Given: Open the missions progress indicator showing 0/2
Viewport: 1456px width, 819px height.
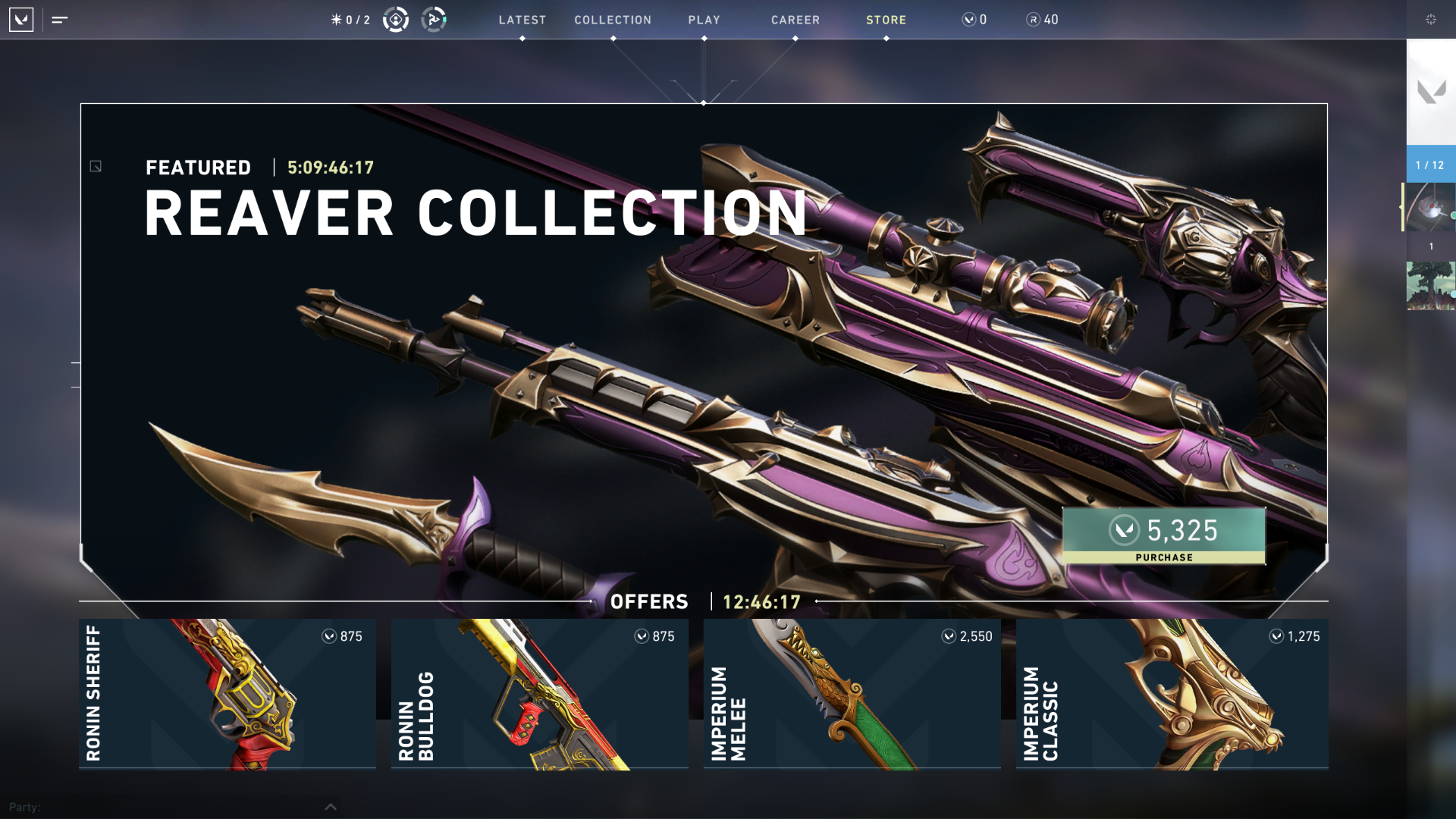Looking at the screenshot, I should pos(351,20).
